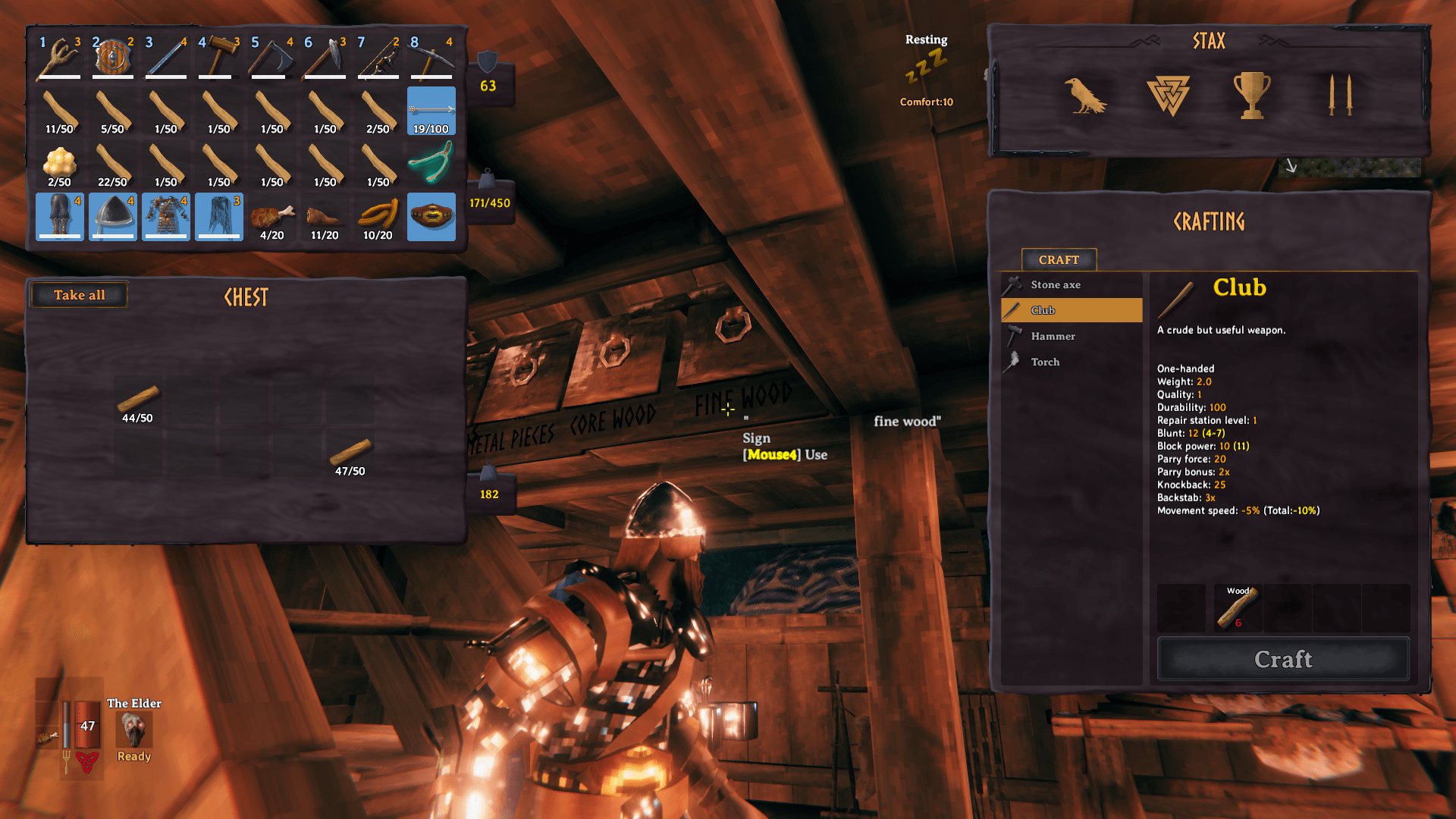The height and width of the screenshot is (819, 1456).
Task: Unequip the highlighted bronze helmet in inventory
Action: coord(112,216)
